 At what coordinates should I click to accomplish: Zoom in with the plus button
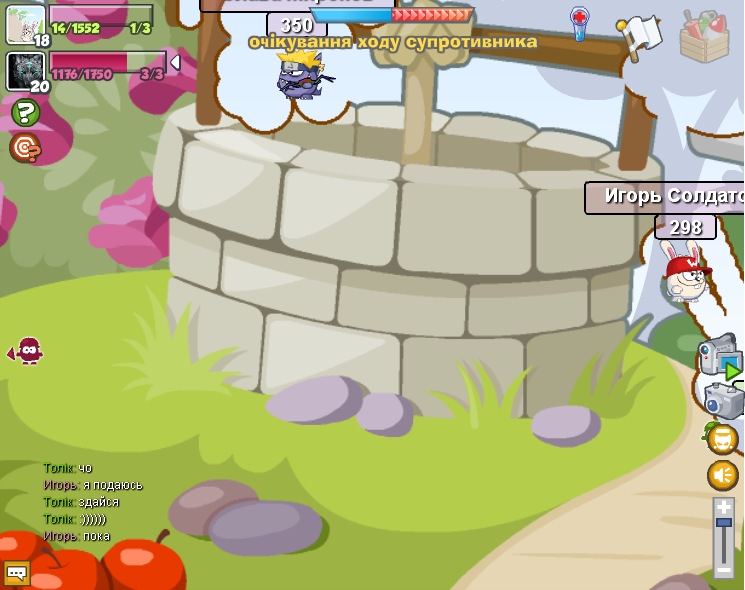(x=724, y=509)
